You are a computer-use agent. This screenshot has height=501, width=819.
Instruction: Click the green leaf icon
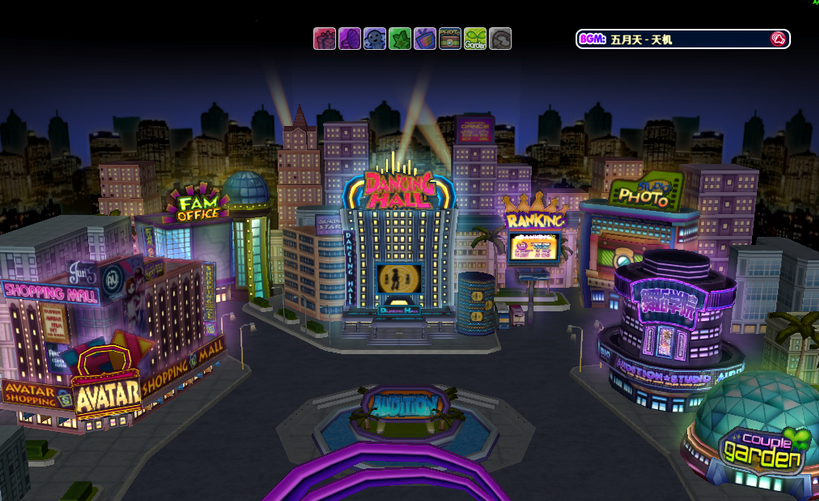399,39
